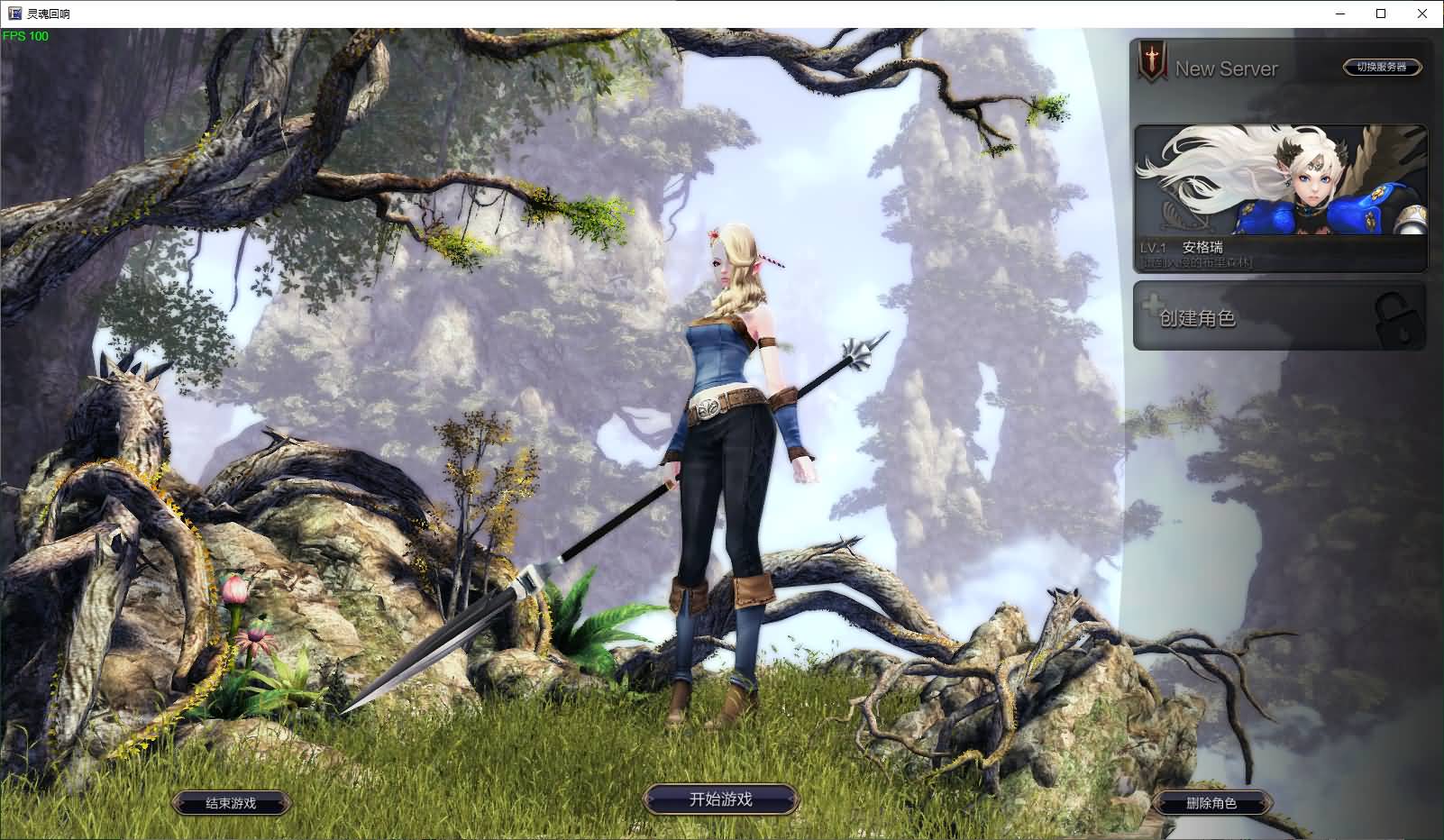Close the game window
The image size is (1444, 840).
[x=1422, y=14]
